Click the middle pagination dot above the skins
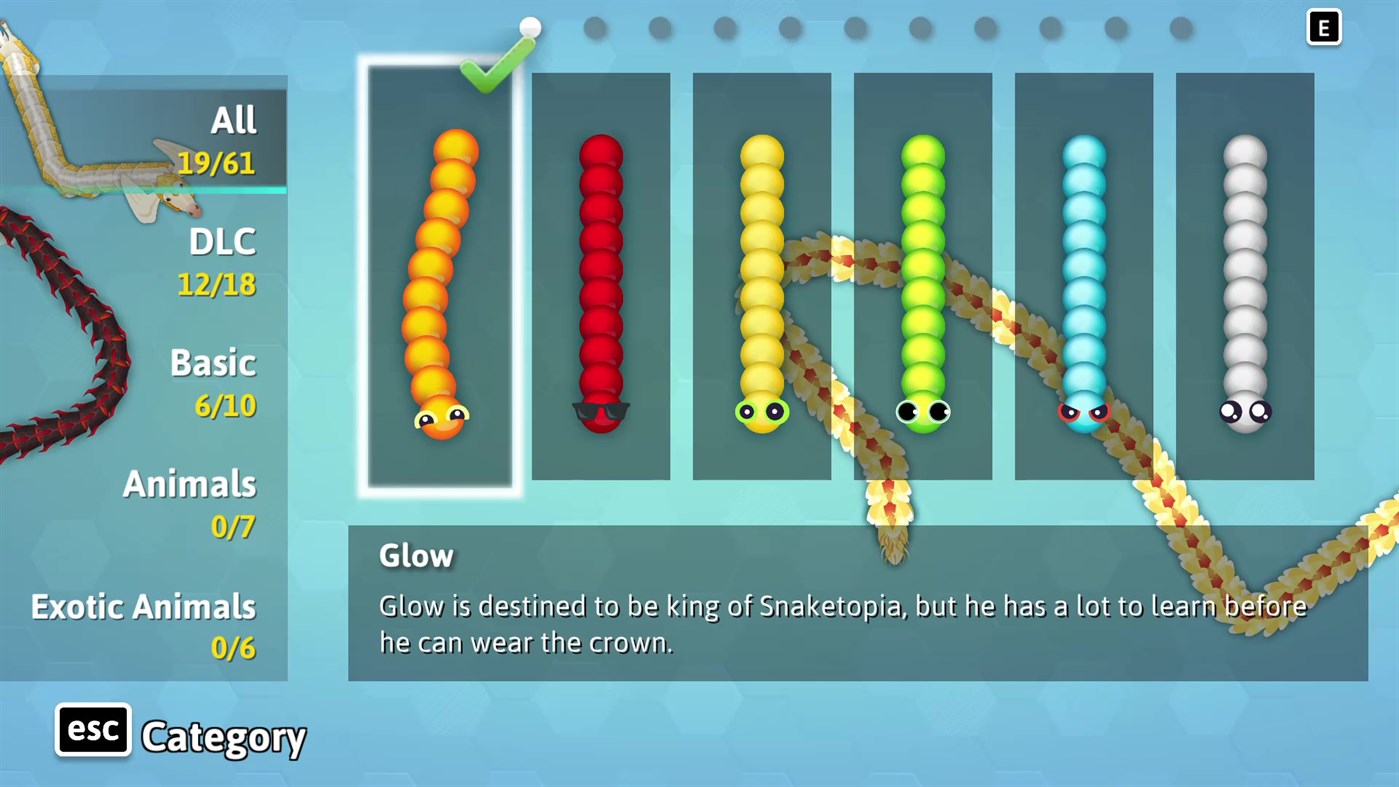This screenshot has height=787, width=1399. tap(855, 29)
